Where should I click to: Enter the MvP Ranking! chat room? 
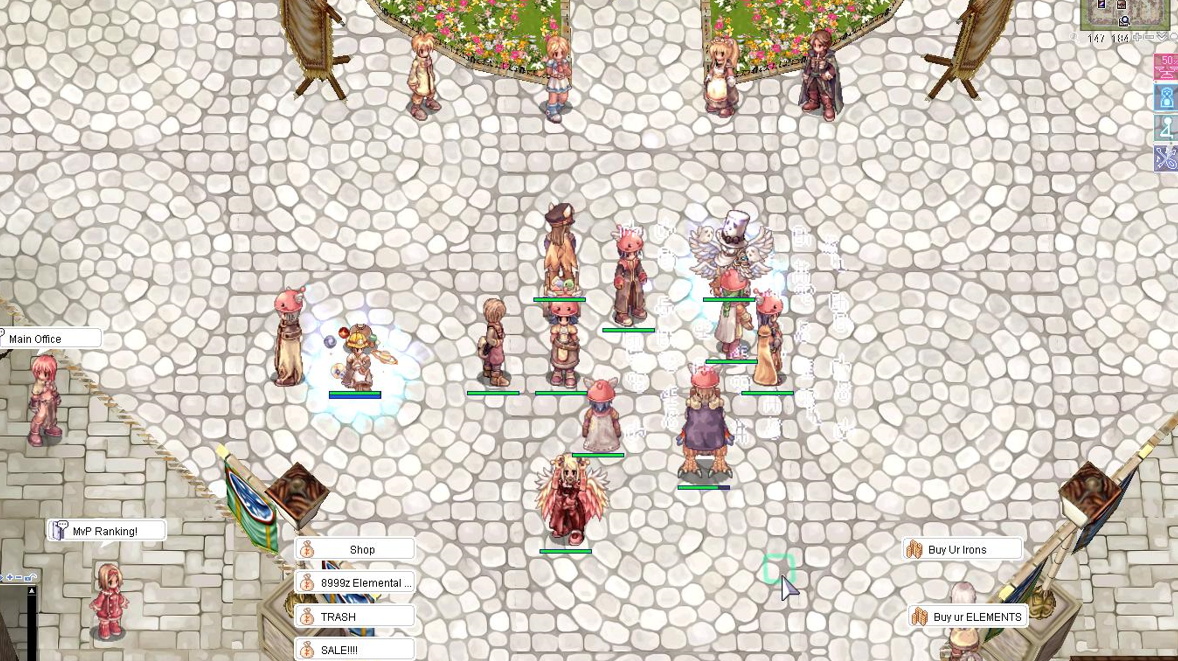click(x=105, y=531)
